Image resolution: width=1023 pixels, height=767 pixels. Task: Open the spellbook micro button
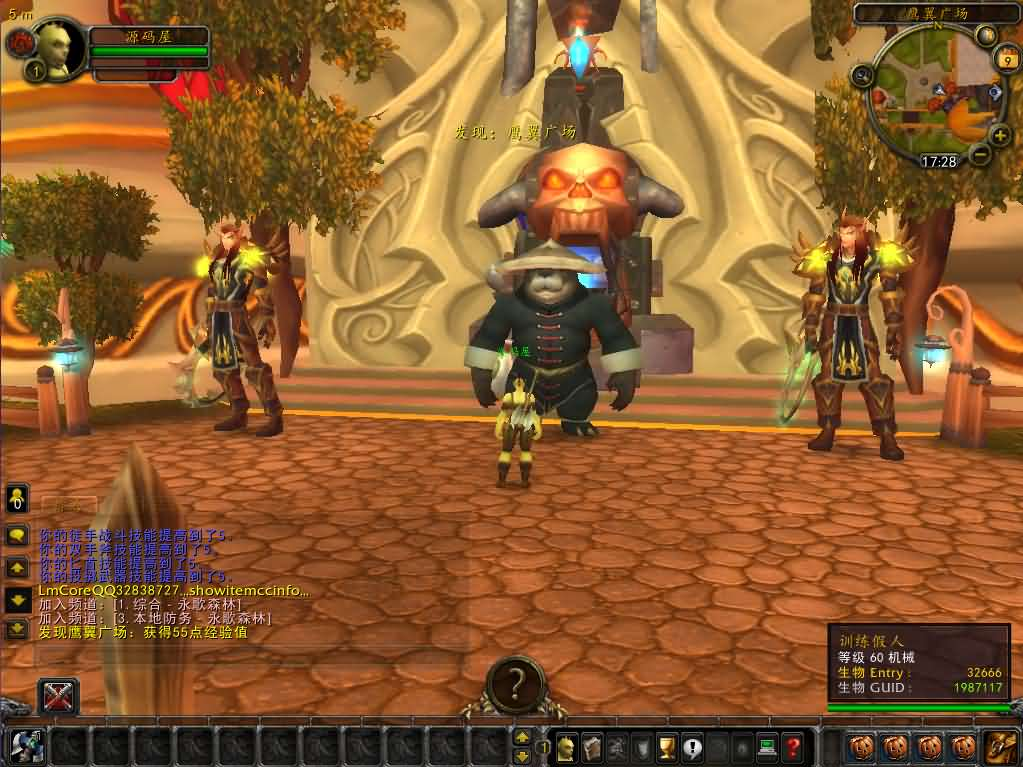tap(592, 746)
